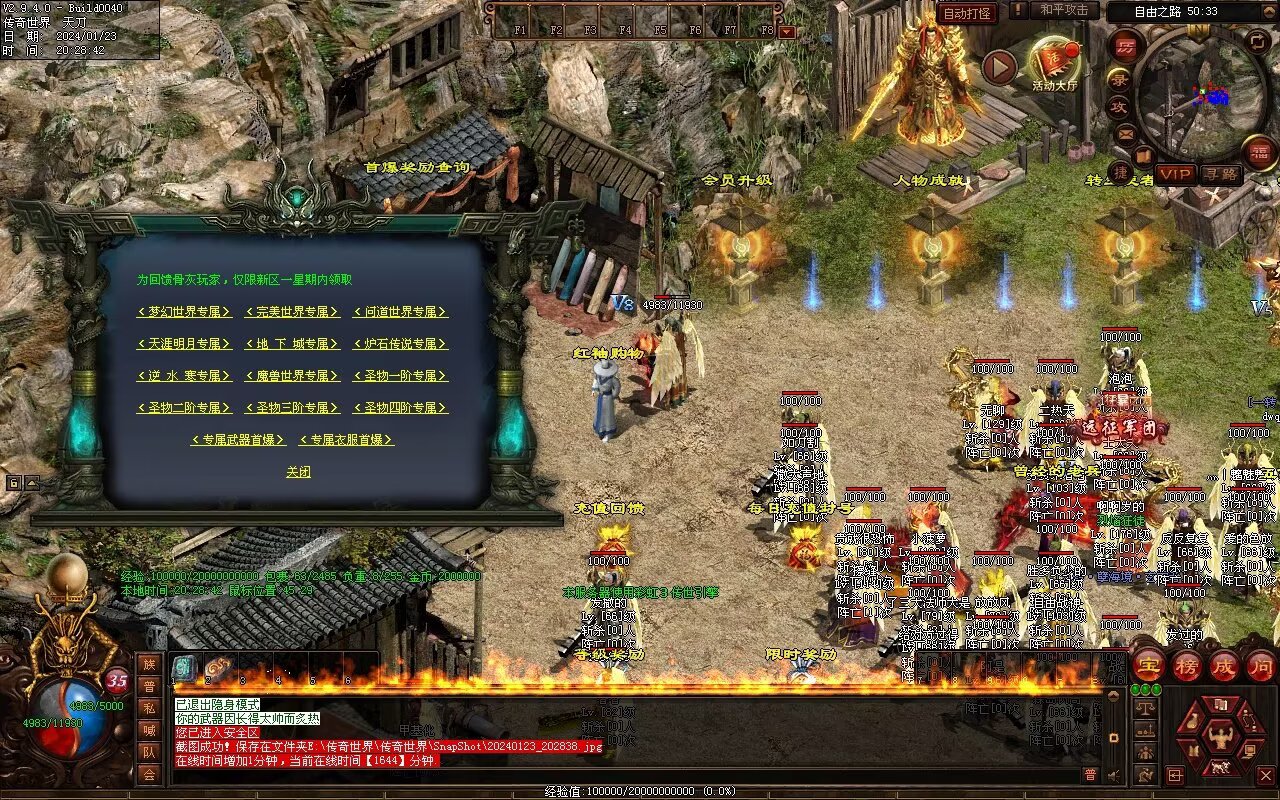This screenshot has width=1280, height=800.
Task: Select the 魔兽世界专属 link
Action: click(292, 376)
